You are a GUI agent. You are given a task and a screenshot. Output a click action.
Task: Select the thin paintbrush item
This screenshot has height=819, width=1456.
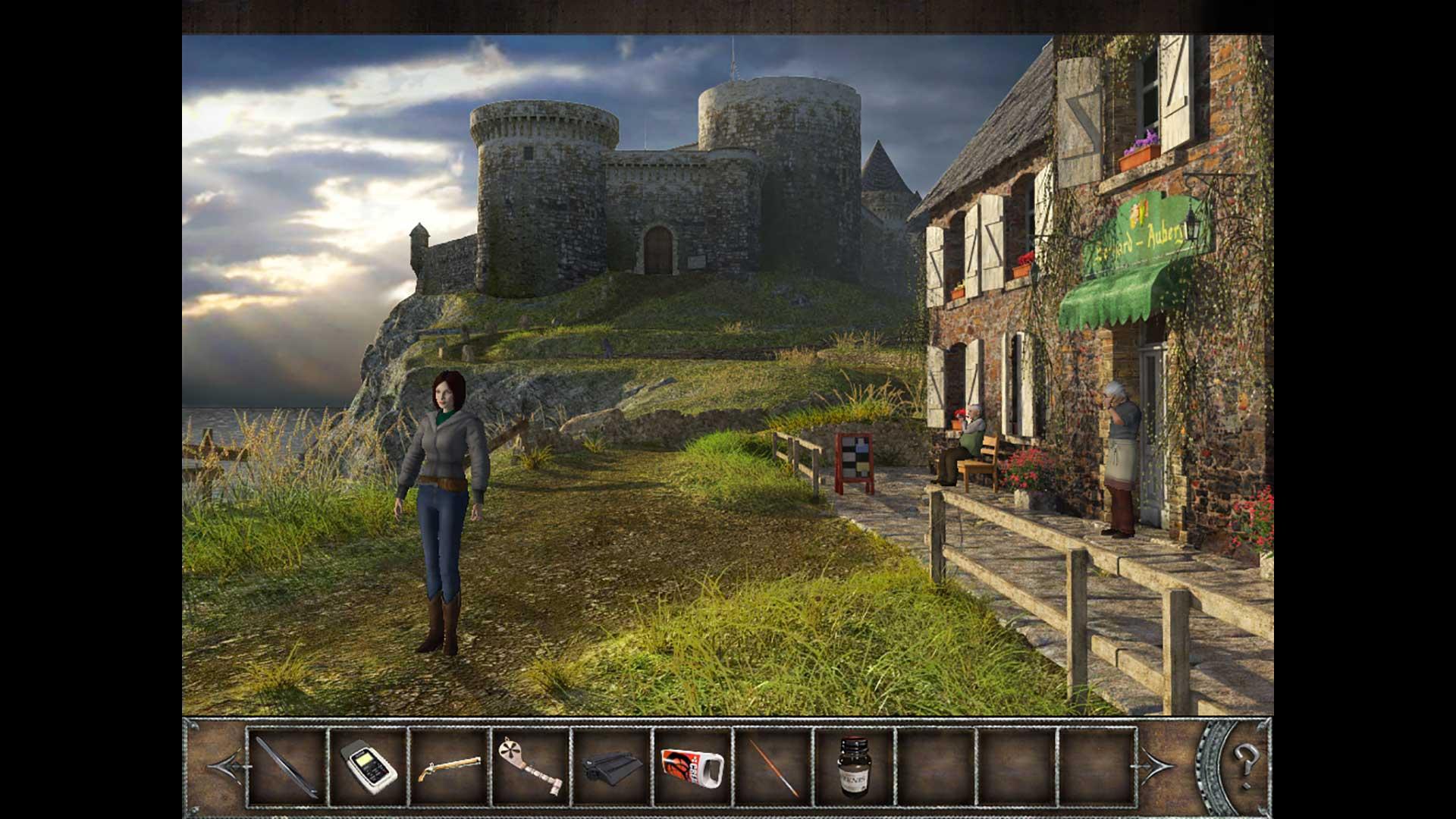tap(773, 767)
